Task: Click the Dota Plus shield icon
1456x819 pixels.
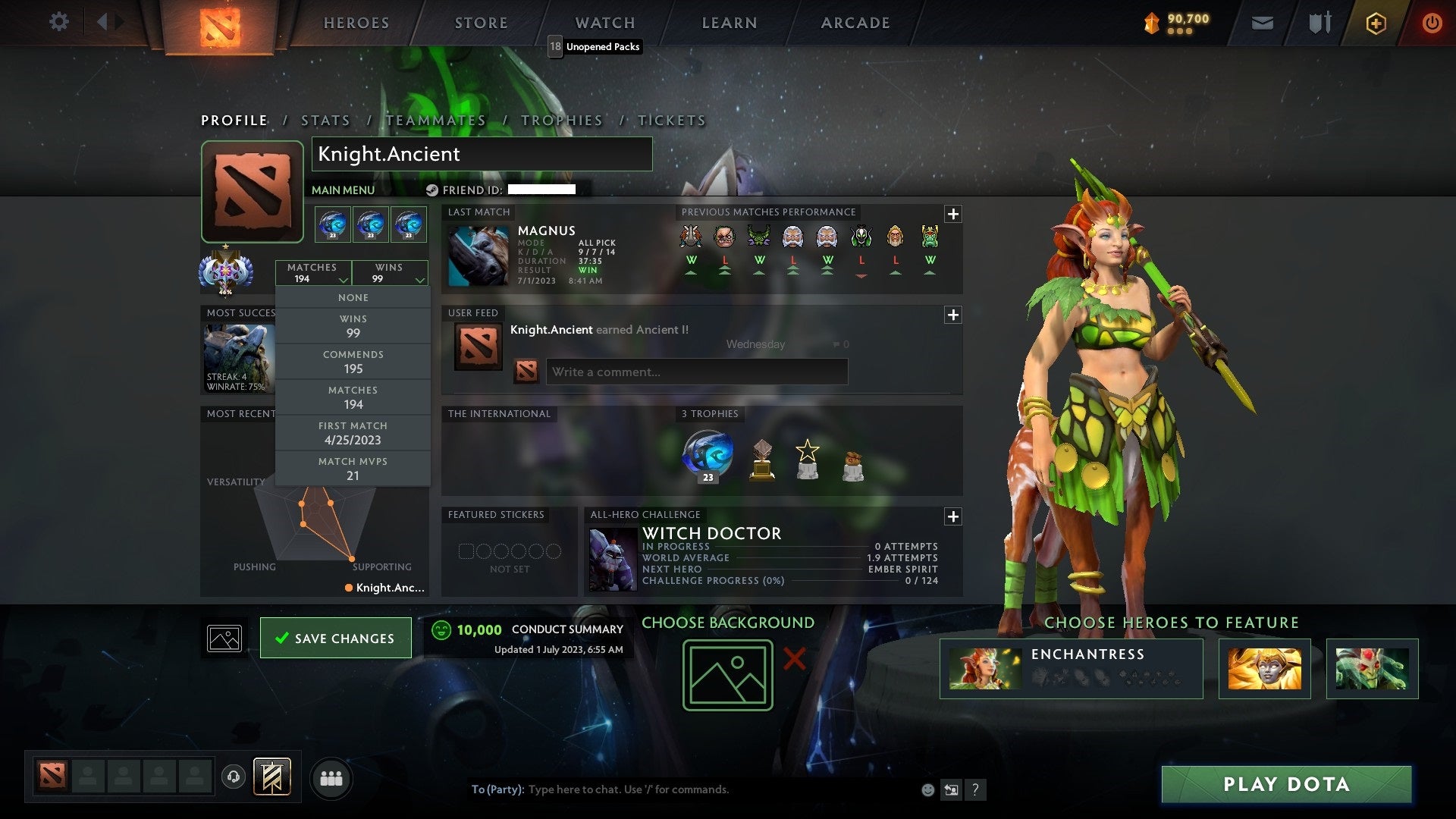Action: coord(1375,23)
